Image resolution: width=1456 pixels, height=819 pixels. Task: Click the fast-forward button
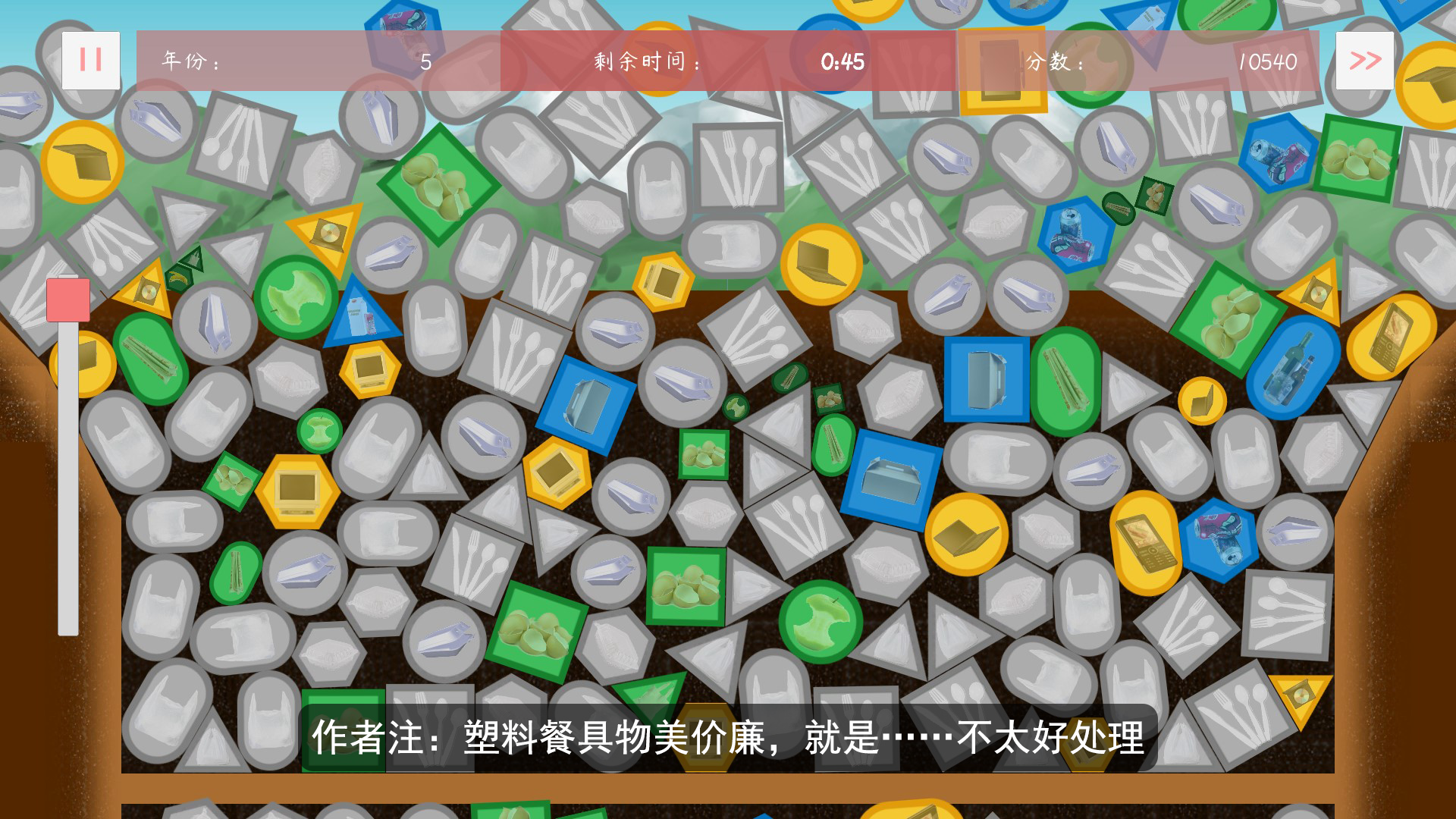(1365, 59)
